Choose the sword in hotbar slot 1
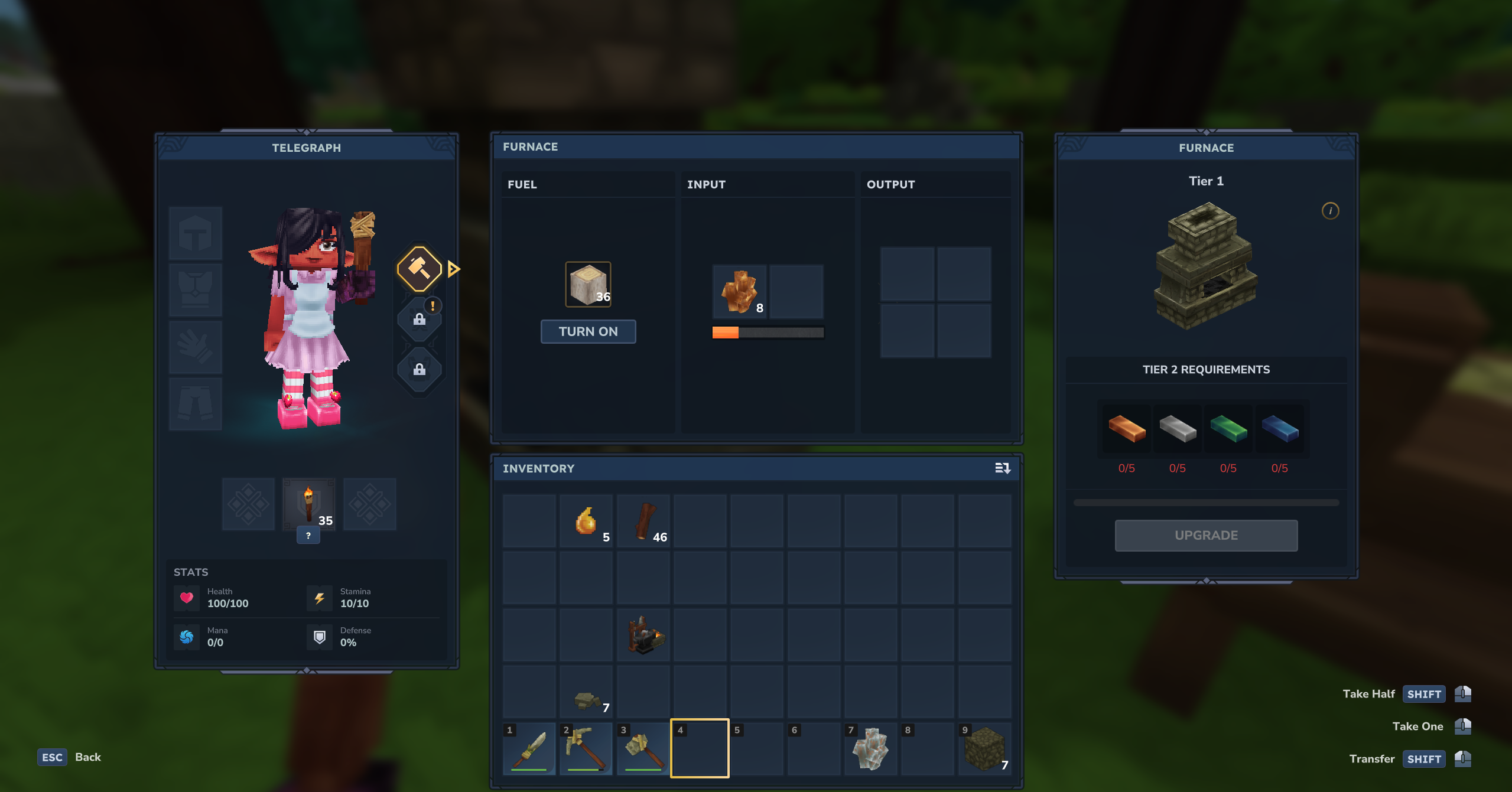Viewport: 1512px width, 792px height. pos(530,749)
